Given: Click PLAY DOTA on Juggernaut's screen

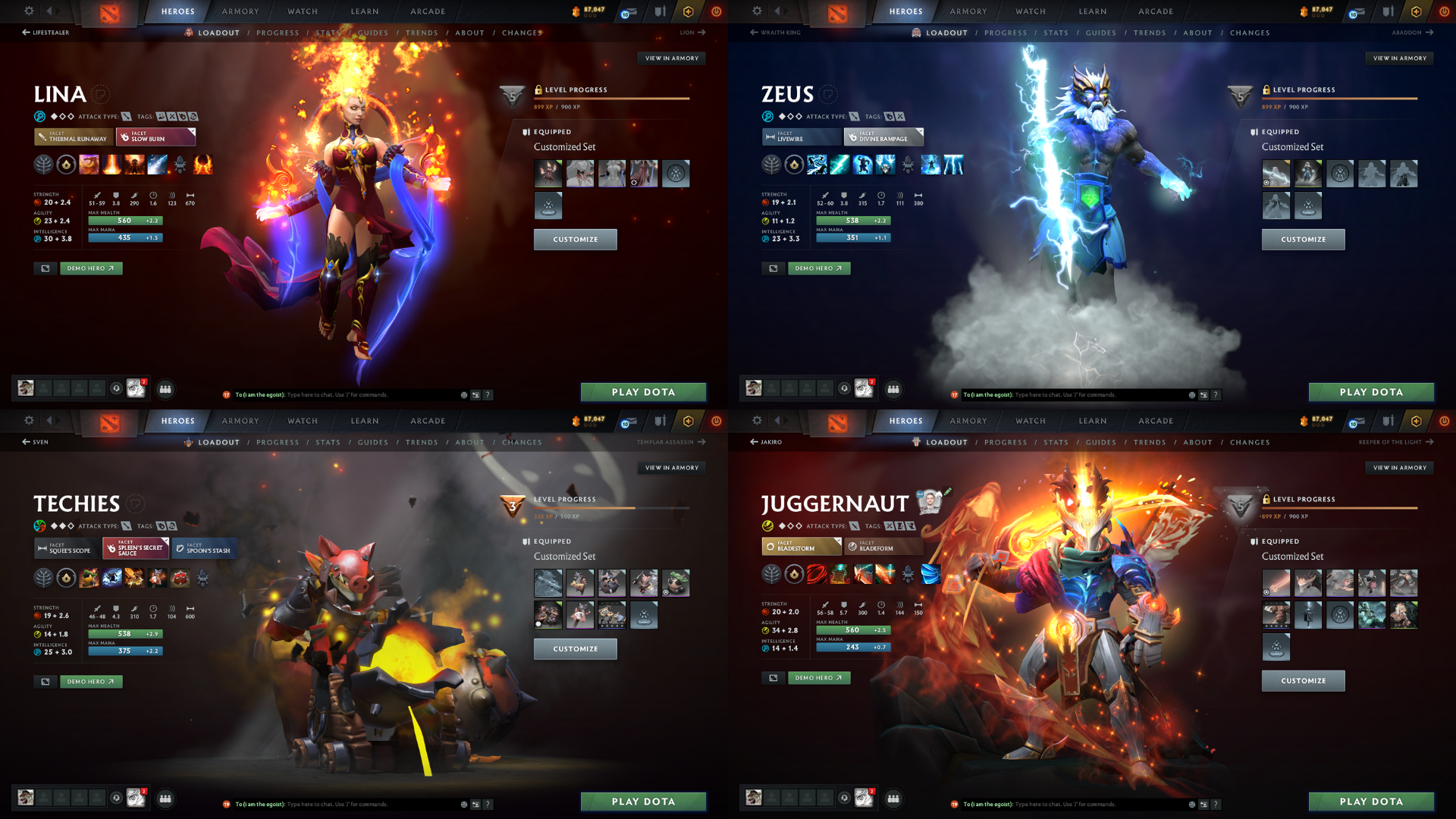Looking at the screenshot, I should (1372, 802).
